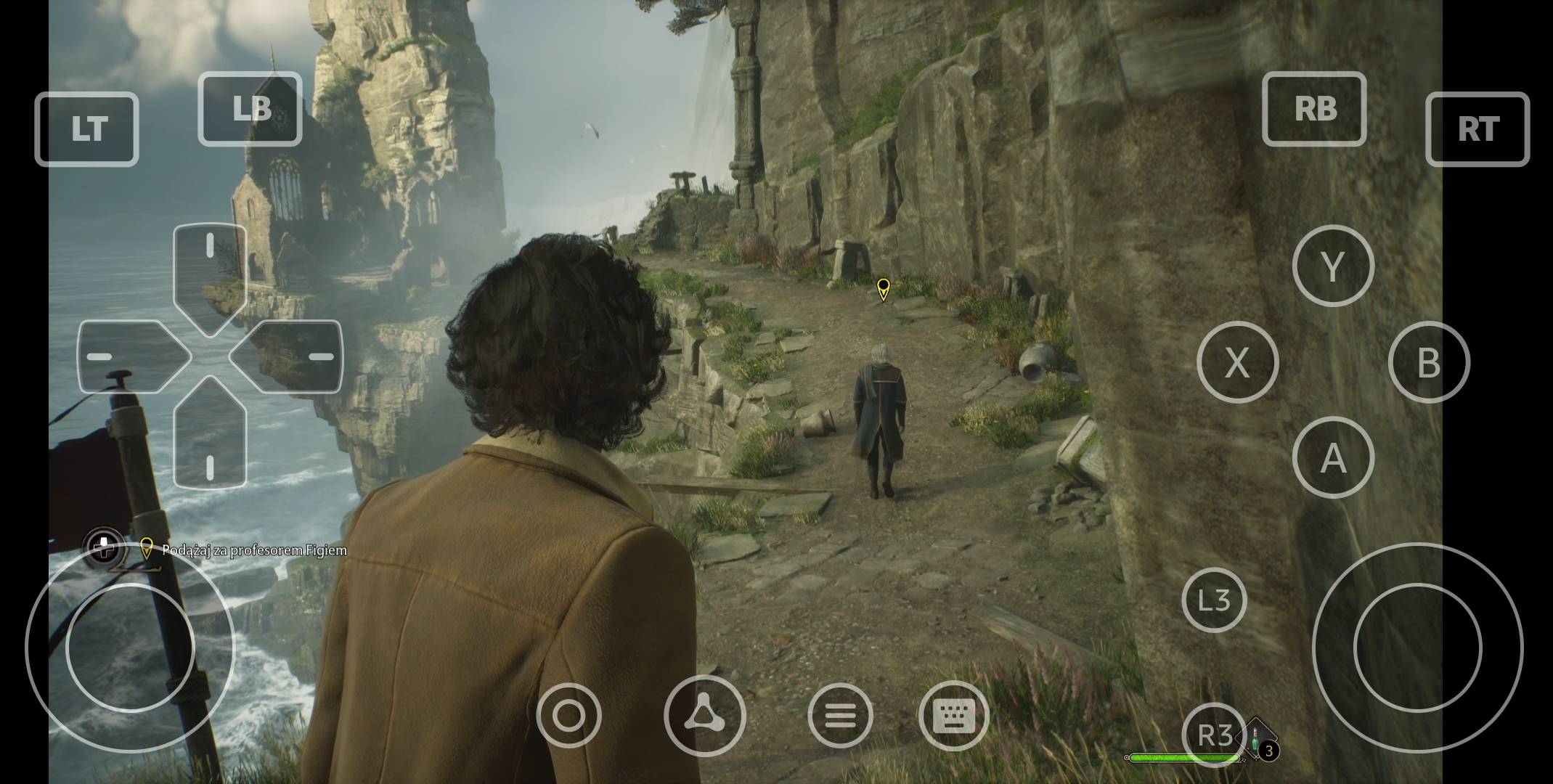Tap the LT trigger touch button
1553x784 pixels.
click(86, 129)
